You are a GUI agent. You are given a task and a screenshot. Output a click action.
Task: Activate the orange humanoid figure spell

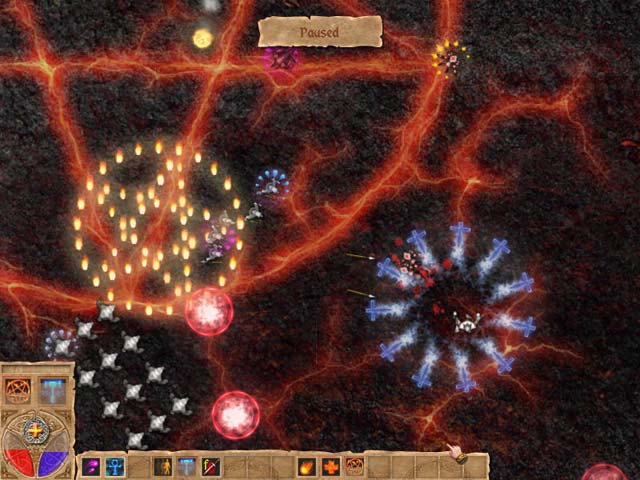click(163, 466)
